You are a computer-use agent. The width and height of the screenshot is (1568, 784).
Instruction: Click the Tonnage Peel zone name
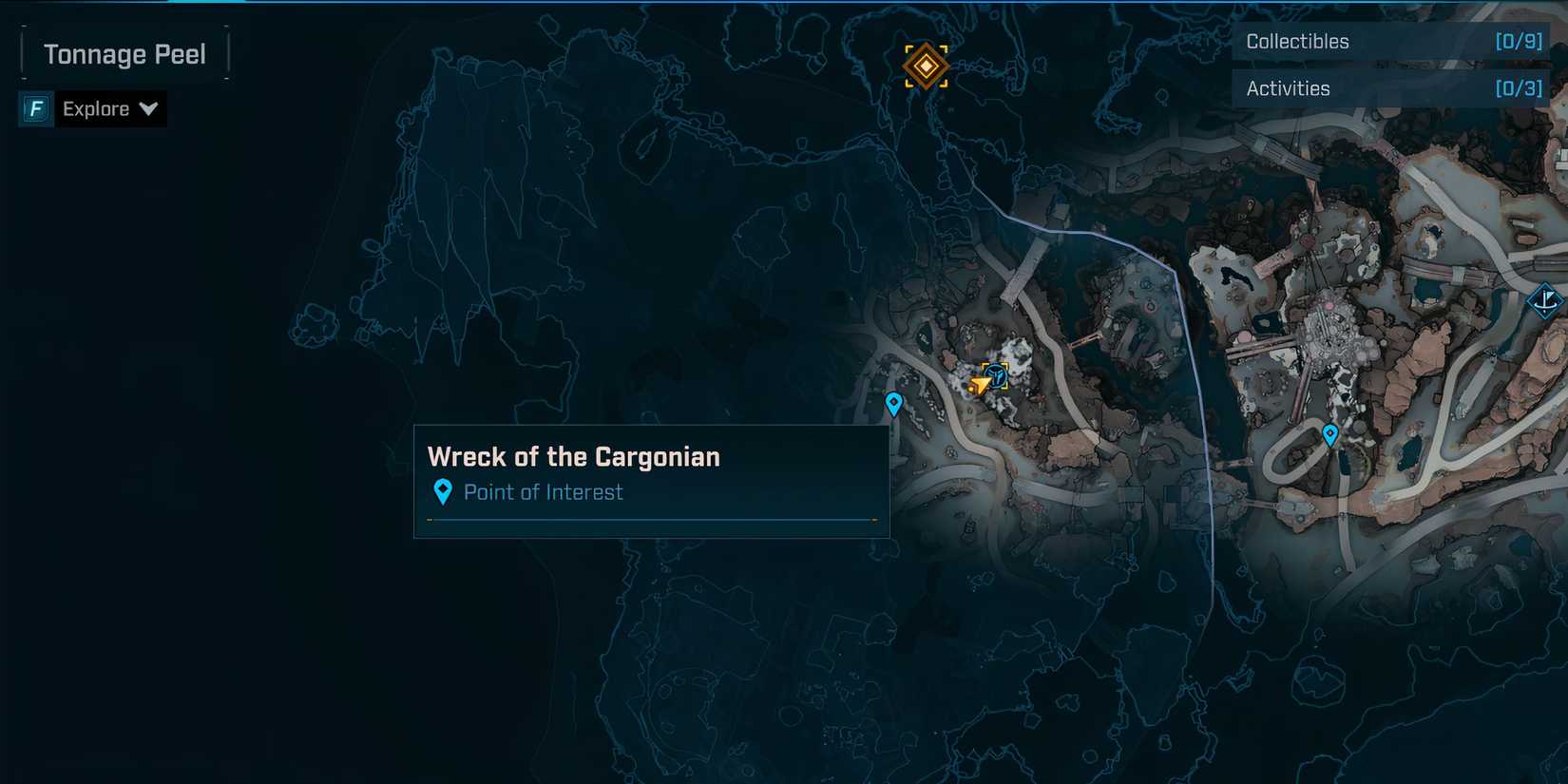(x=124, y=53)
